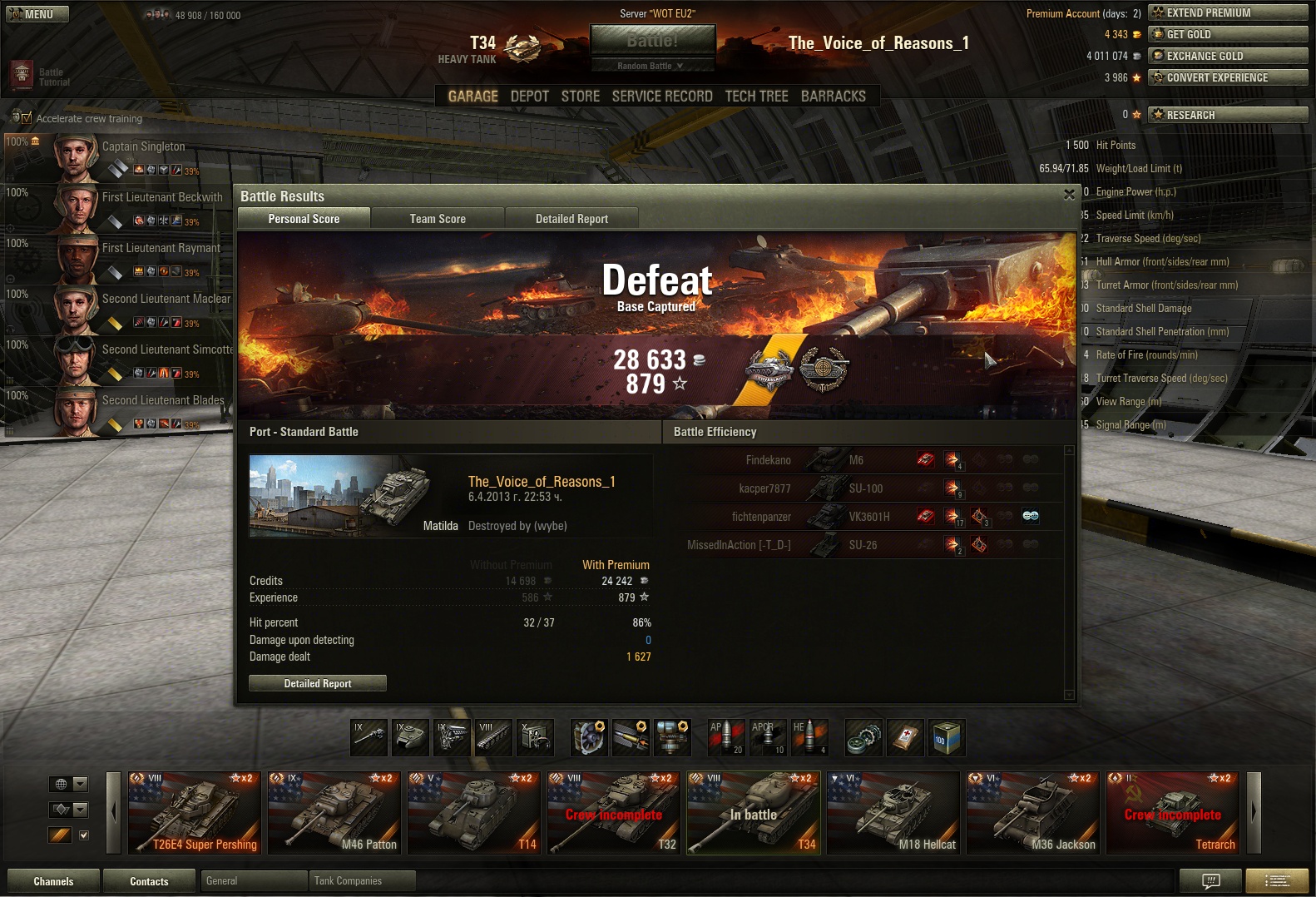Viewport: 1316px width, 897px height.
Task: Select the T26E4 Super Pershing tank
Action: (195, 813)
